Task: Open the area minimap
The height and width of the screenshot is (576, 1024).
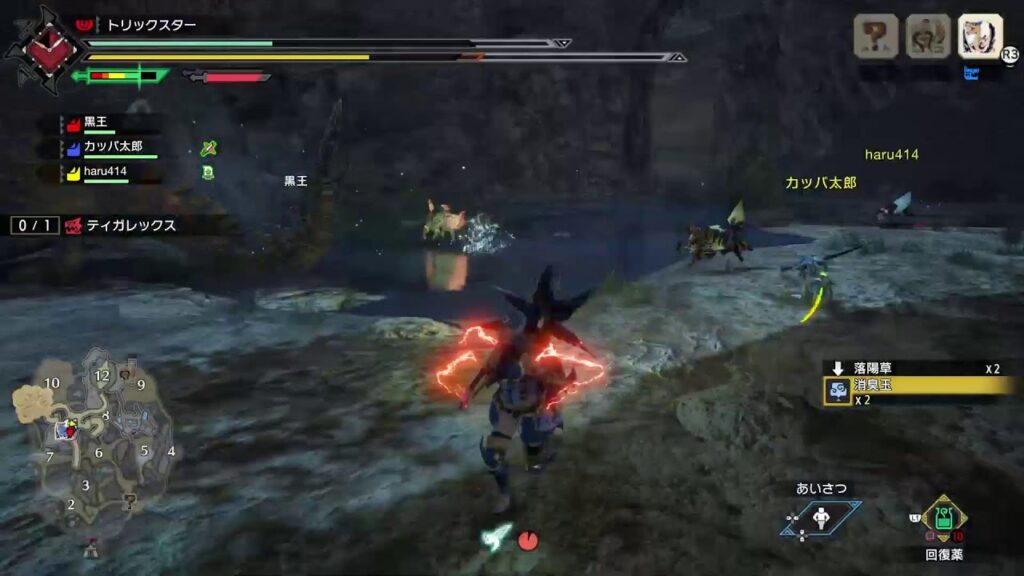Action: pos(95,437)
